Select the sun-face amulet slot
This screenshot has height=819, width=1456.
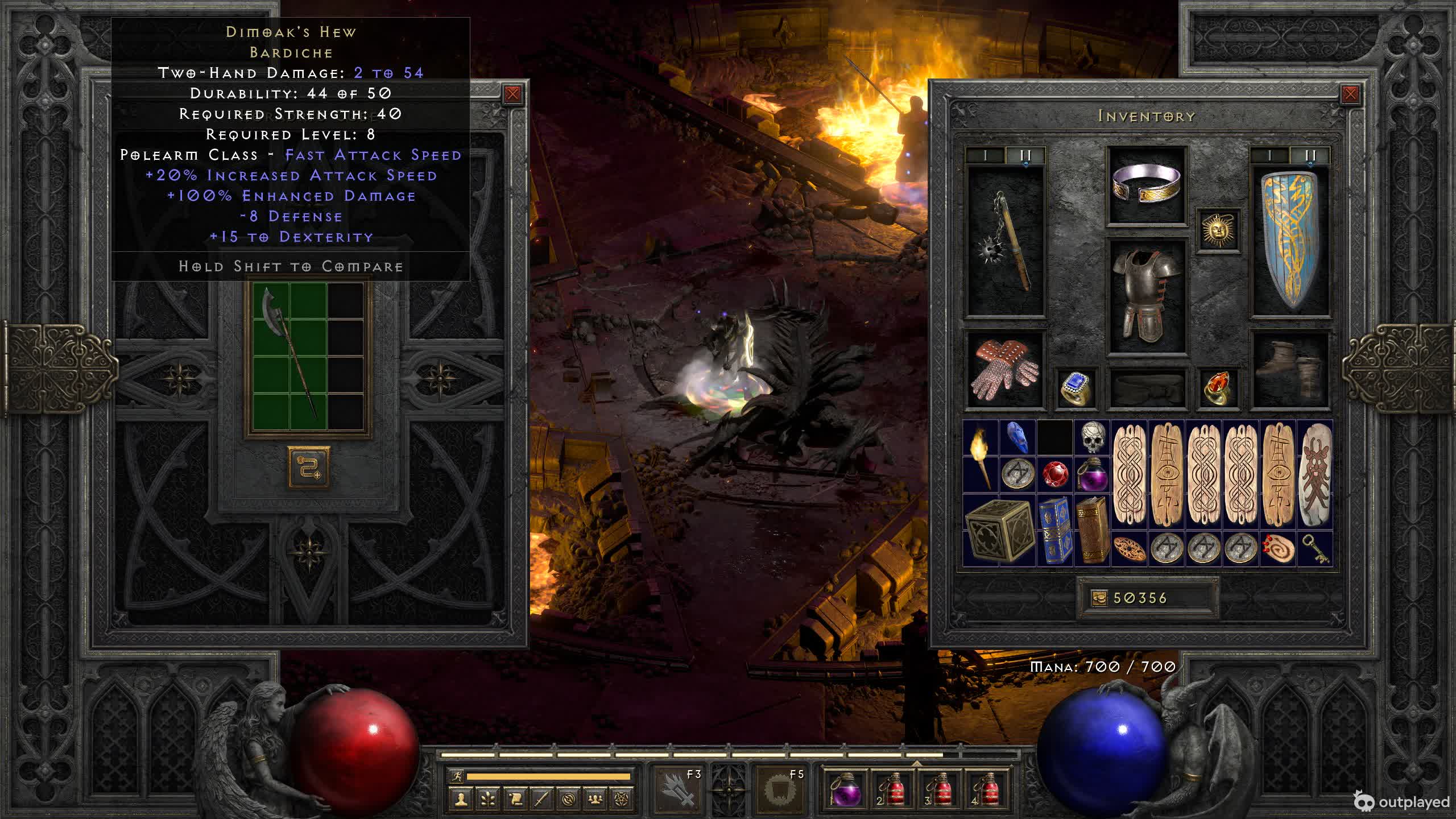1218,230
